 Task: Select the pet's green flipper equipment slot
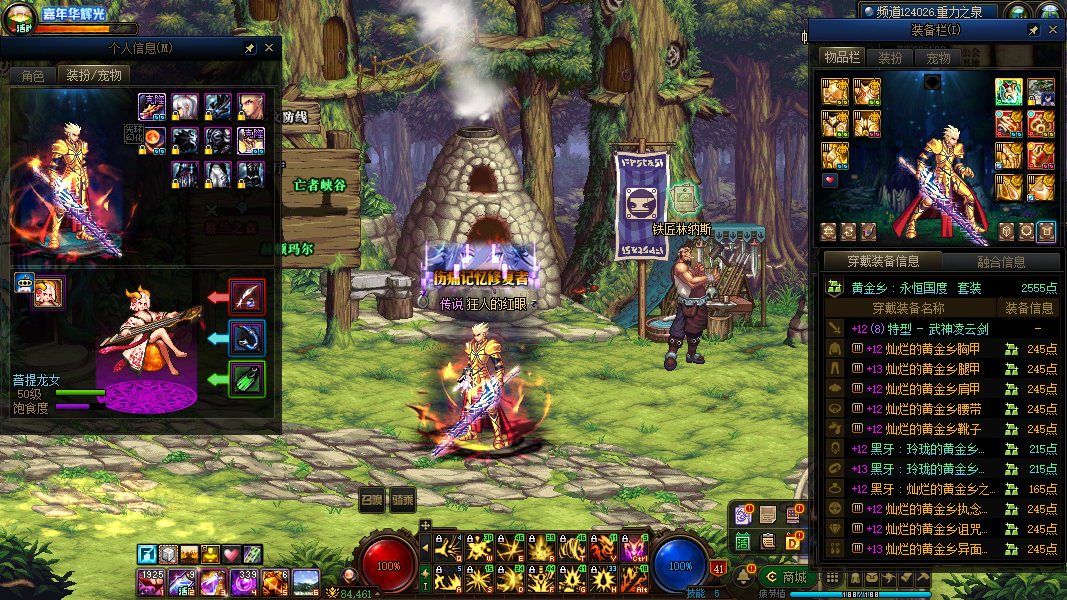tap(247, 379)
